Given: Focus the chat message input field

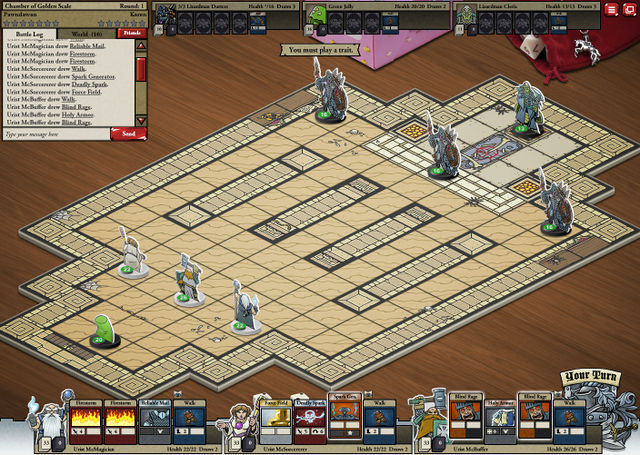Looking at the screenshot, I should tap(55, 133).
